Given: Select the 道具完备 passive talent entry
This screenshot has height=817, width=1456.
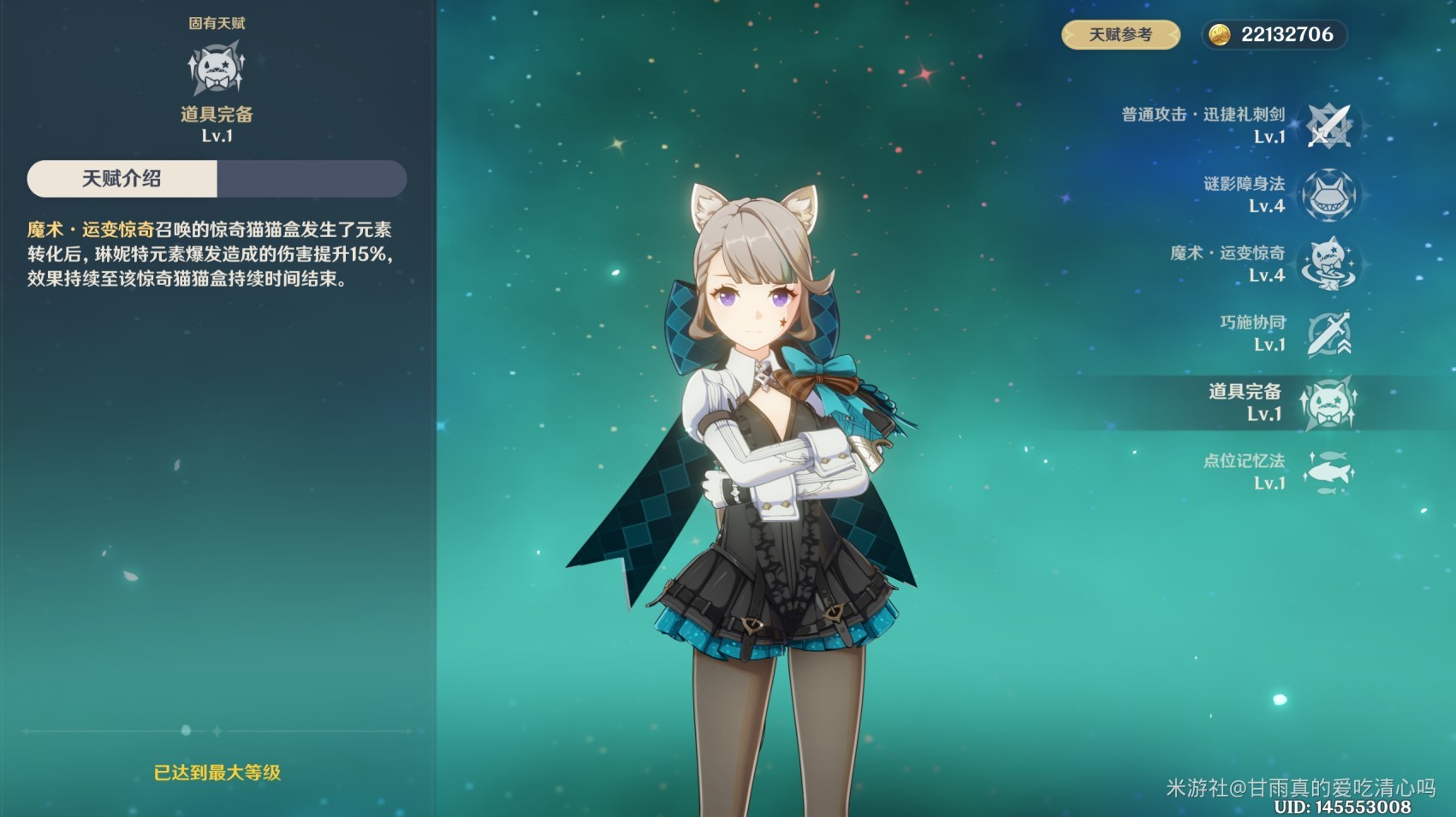Looking at the screenshot, I should pos(1328,403).
